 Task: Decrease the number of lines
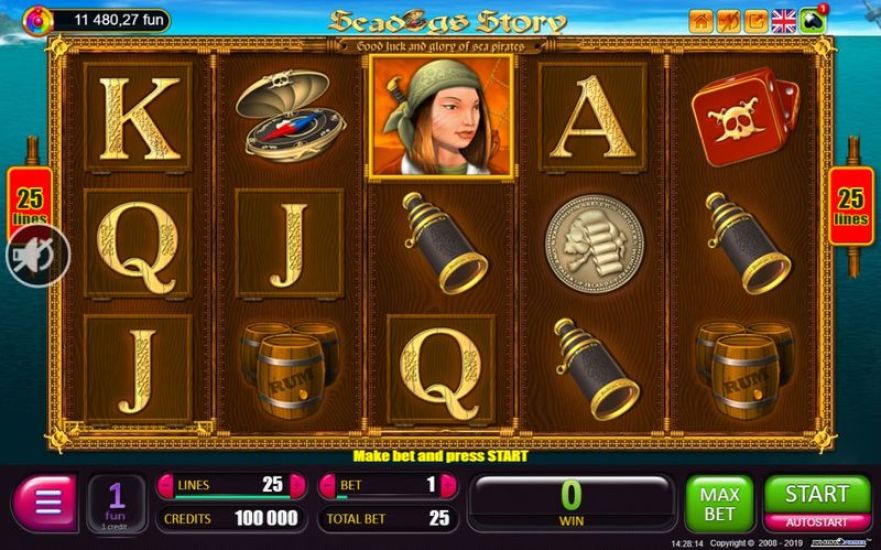coord(166,486)
